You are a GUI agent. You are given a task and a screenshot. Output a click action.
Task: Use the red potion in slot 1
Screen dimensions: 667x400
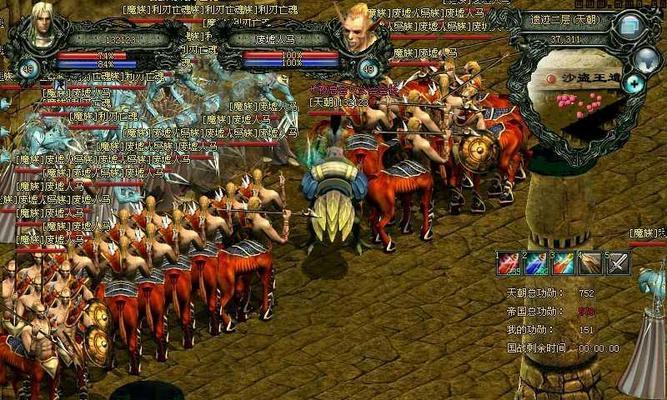tap(509, 263)
